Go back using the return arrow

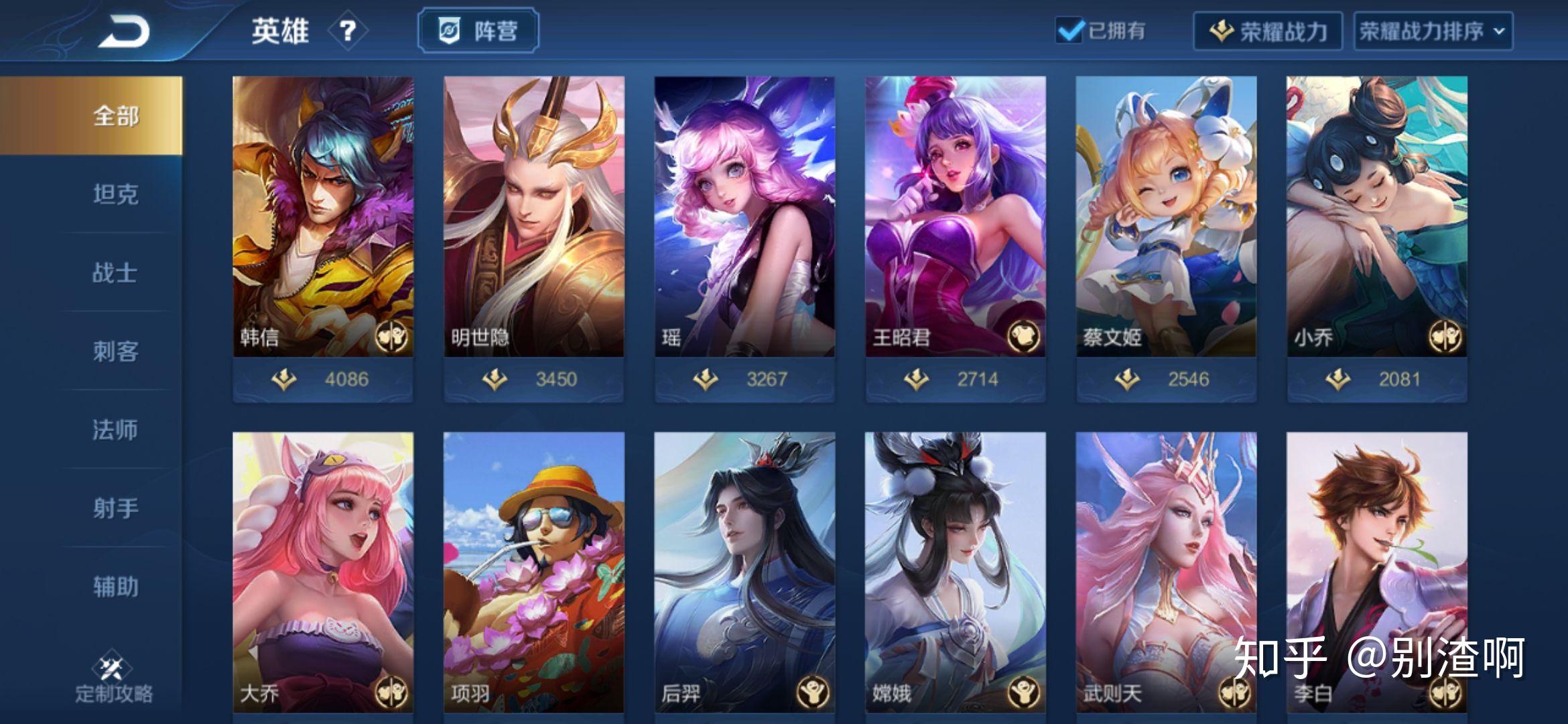[125, 32]
